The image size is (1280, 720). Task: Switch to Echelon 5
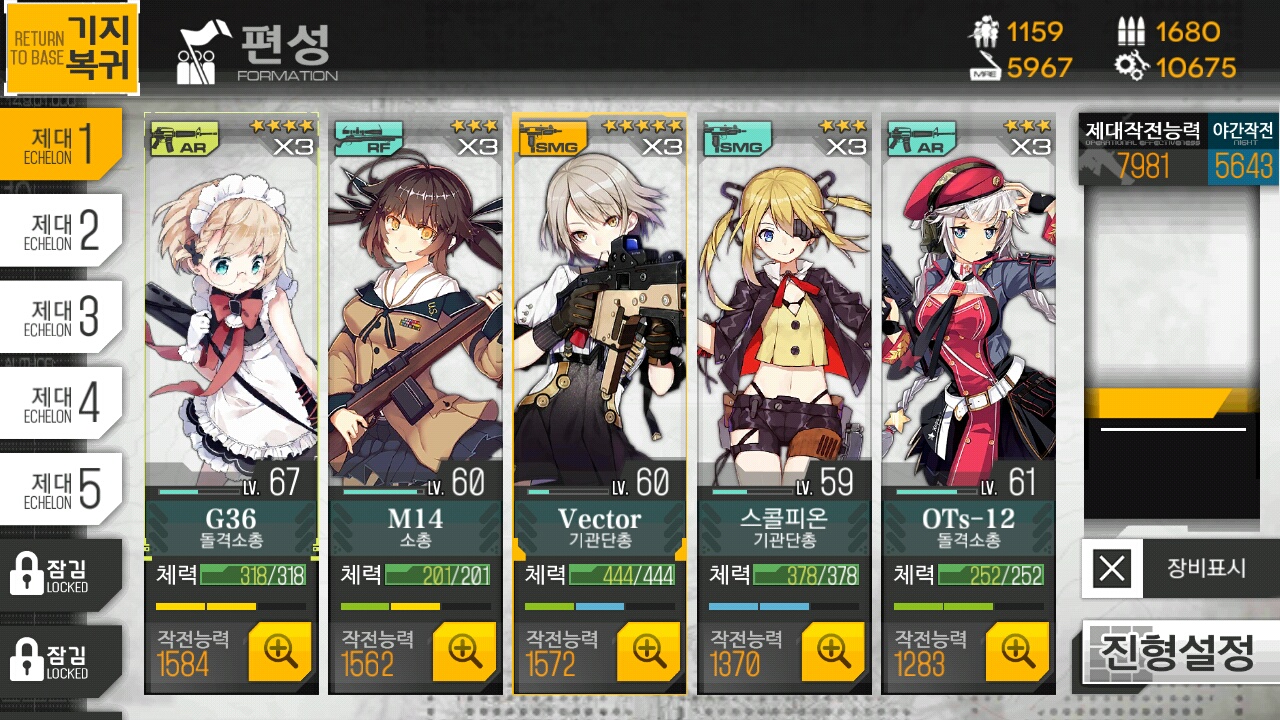coord(60,489)
